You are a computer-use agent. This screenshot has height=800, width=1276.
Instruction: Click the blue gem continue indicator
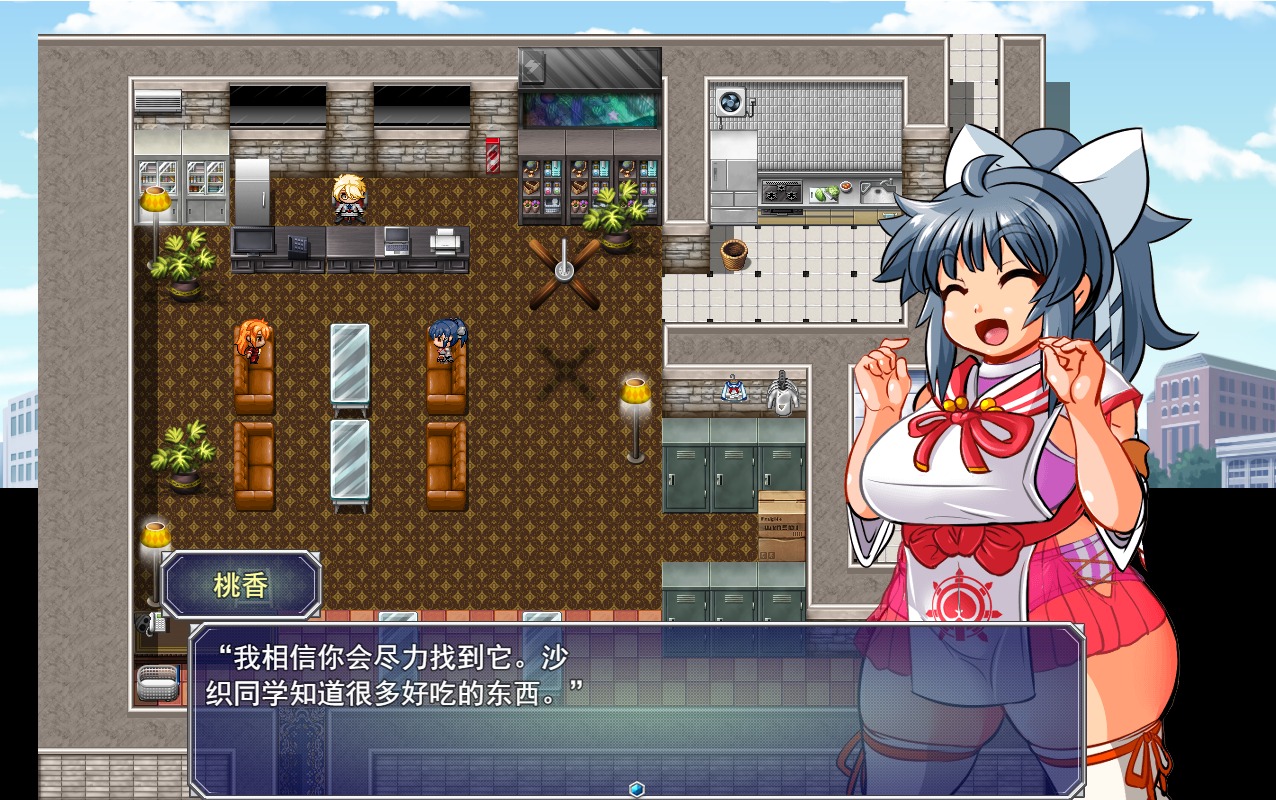[636, 789]
